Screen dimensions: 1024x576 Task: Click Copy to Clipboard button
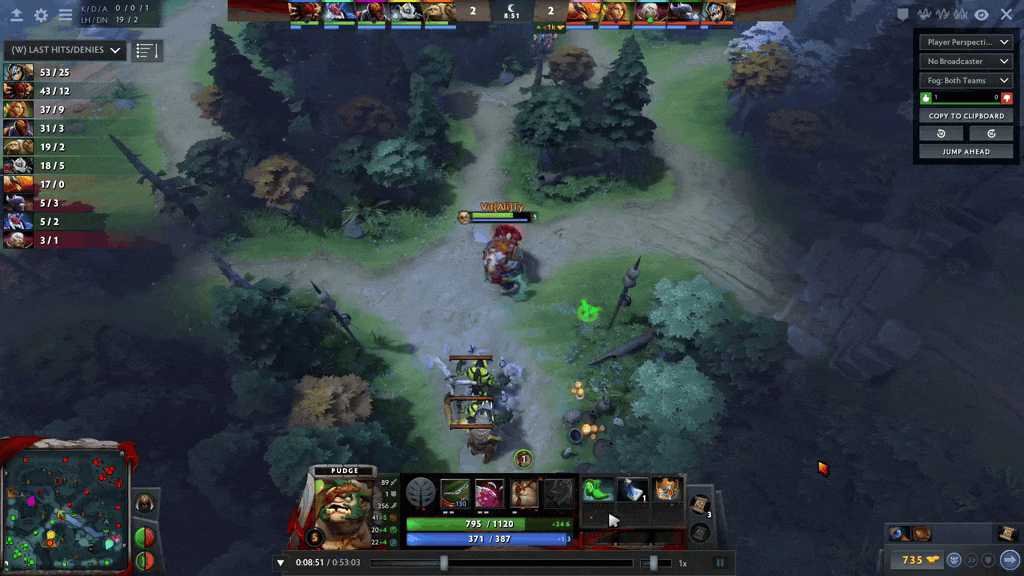pyautogui.click(x=965, y=116)
